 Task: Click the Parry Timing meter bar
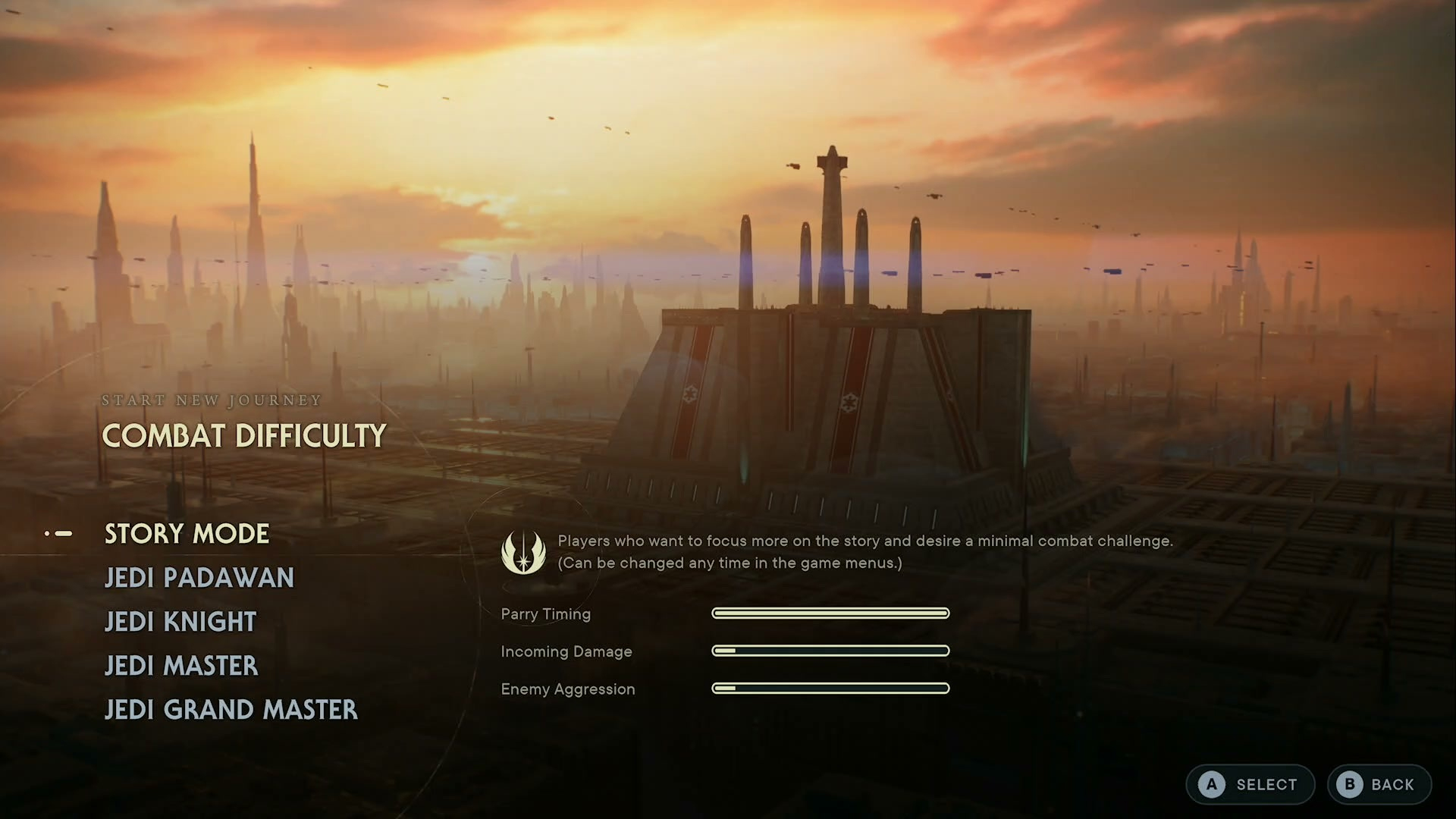click(x=830, y=613)
